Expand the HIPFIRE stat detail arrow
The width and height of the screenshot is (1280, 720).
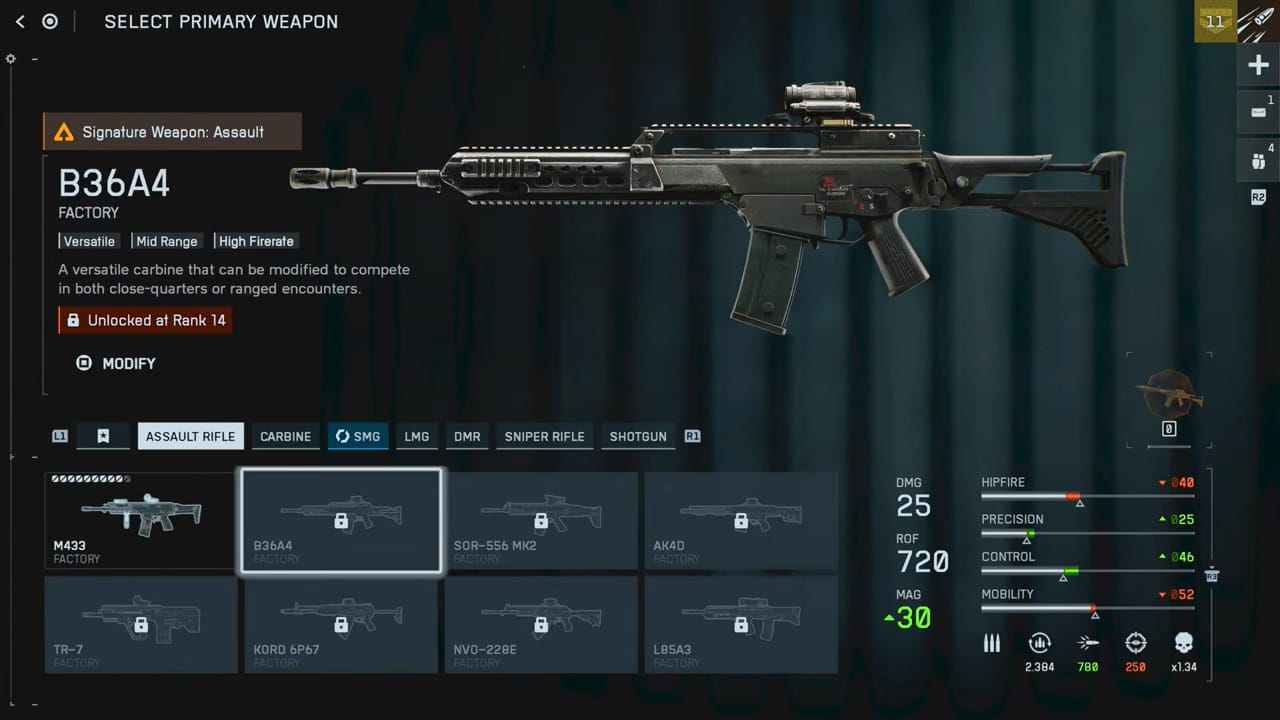(1161, 482)
